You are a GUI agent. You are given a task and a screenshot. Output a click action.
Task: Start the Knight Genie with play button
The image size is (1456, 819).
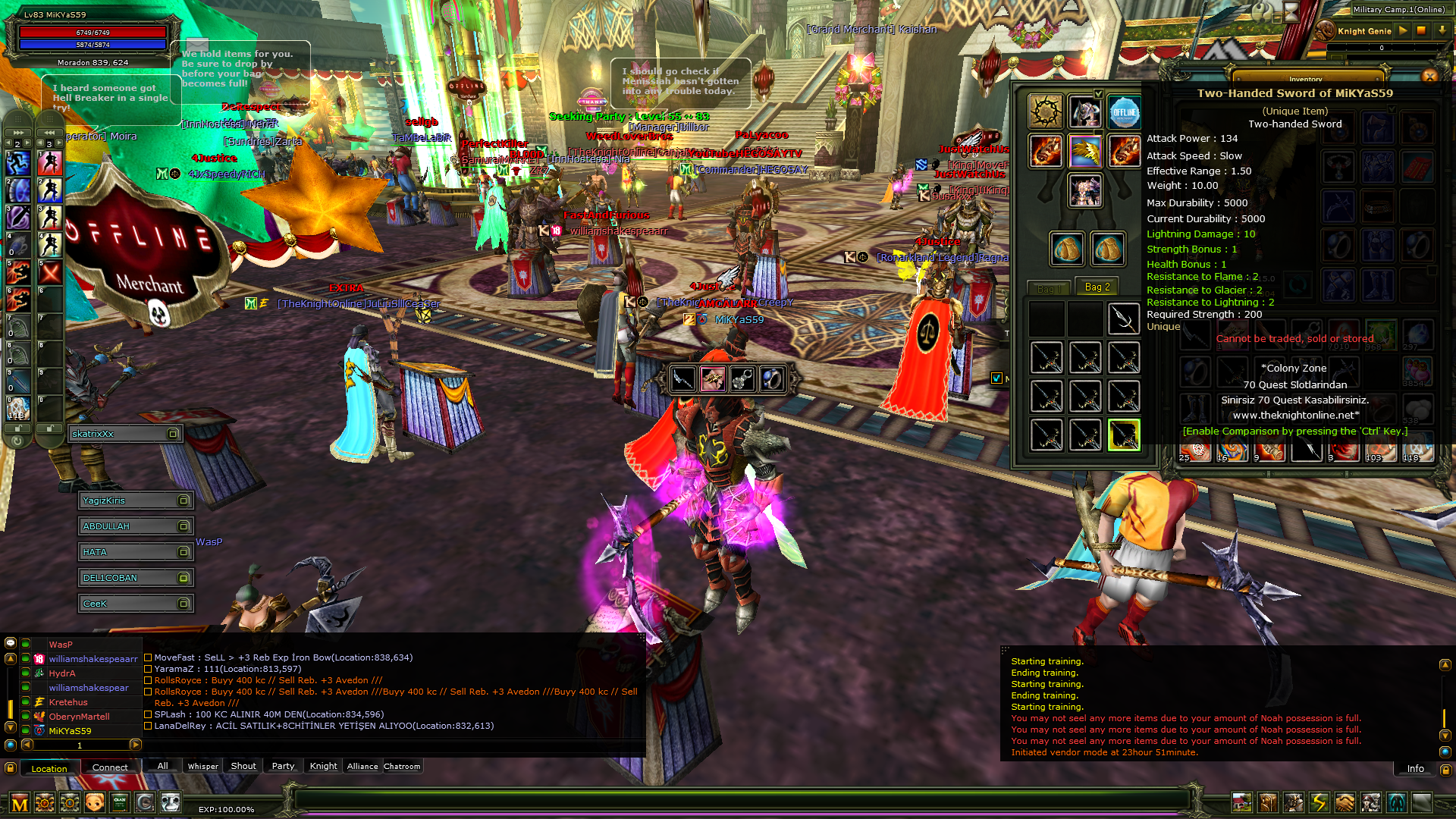(1403, 31)
